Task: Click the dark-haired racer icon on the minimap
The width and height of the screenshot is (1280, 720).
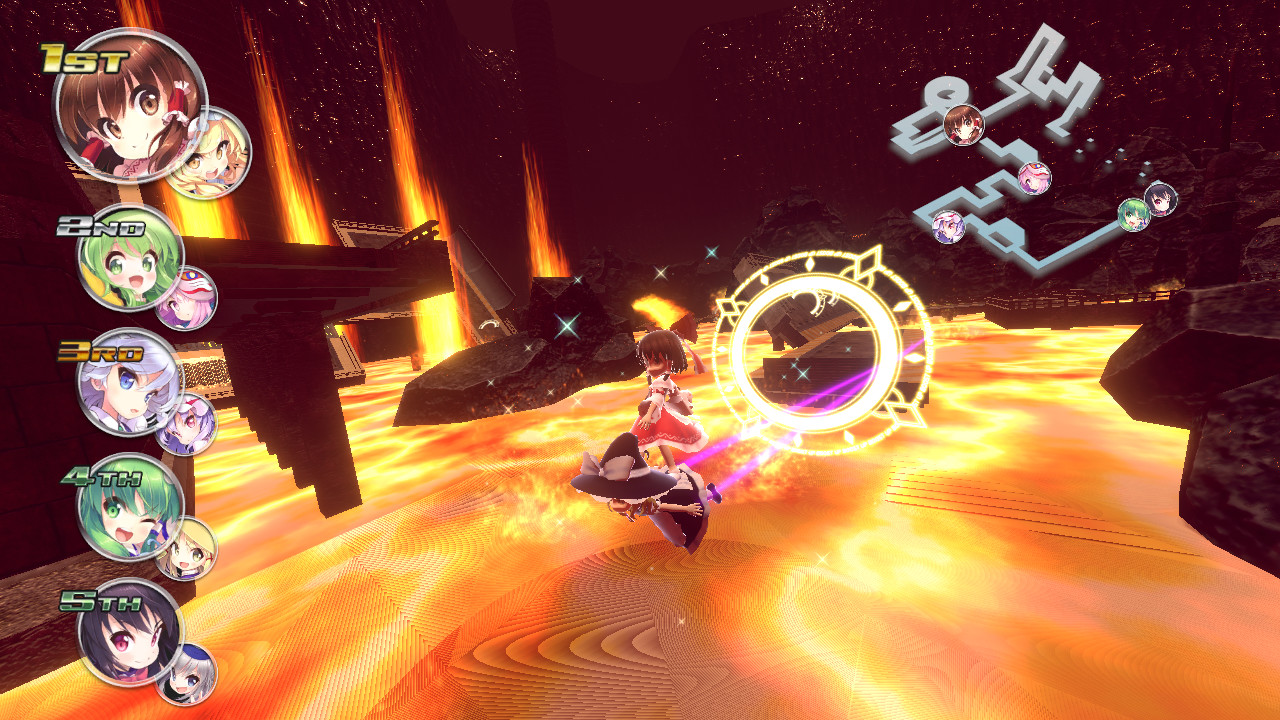Action: click(x=1159, y=200)
